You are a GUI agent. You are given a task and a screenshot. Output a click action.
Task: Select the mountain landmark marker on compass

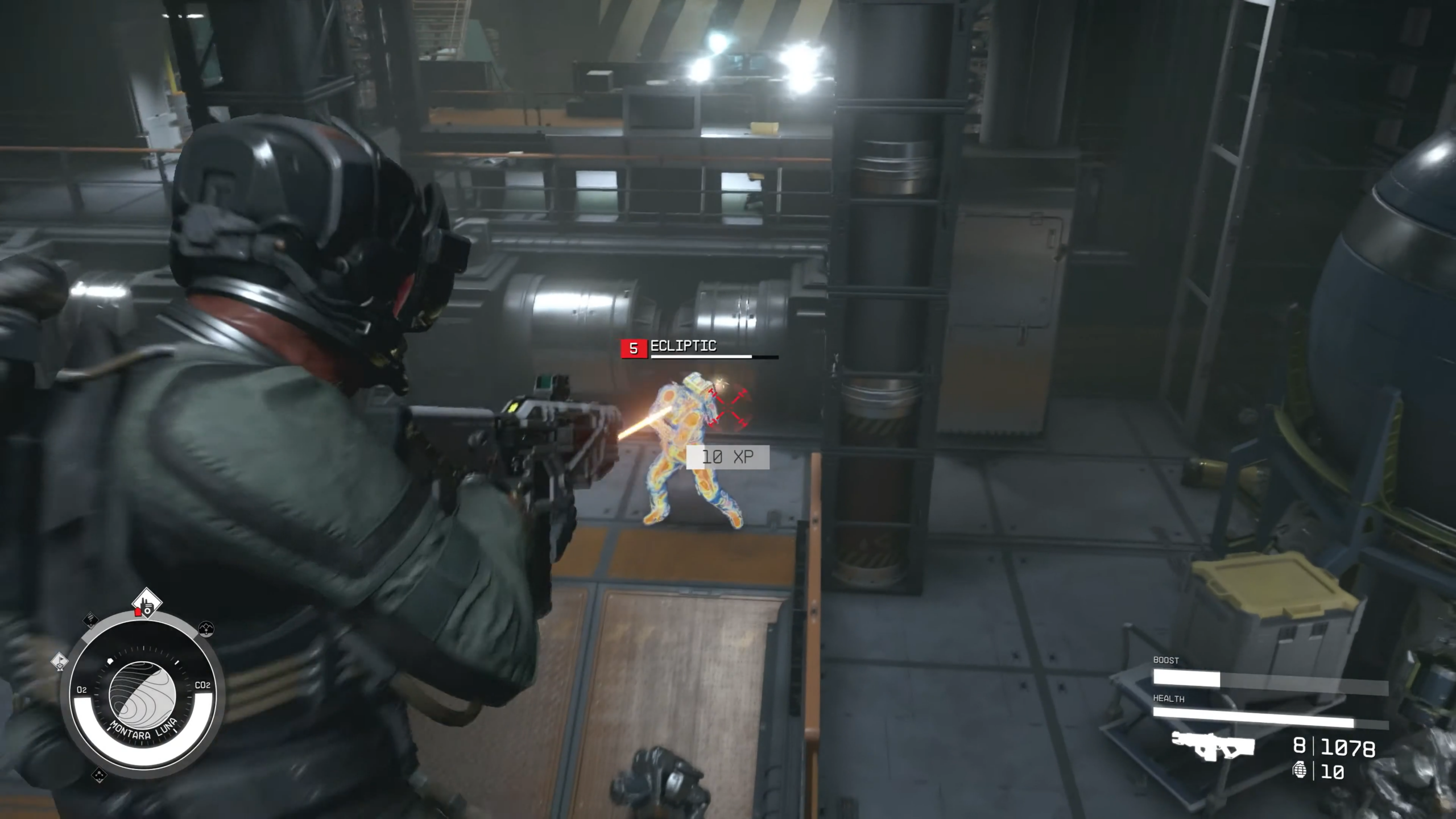click(x=206, y=628)
